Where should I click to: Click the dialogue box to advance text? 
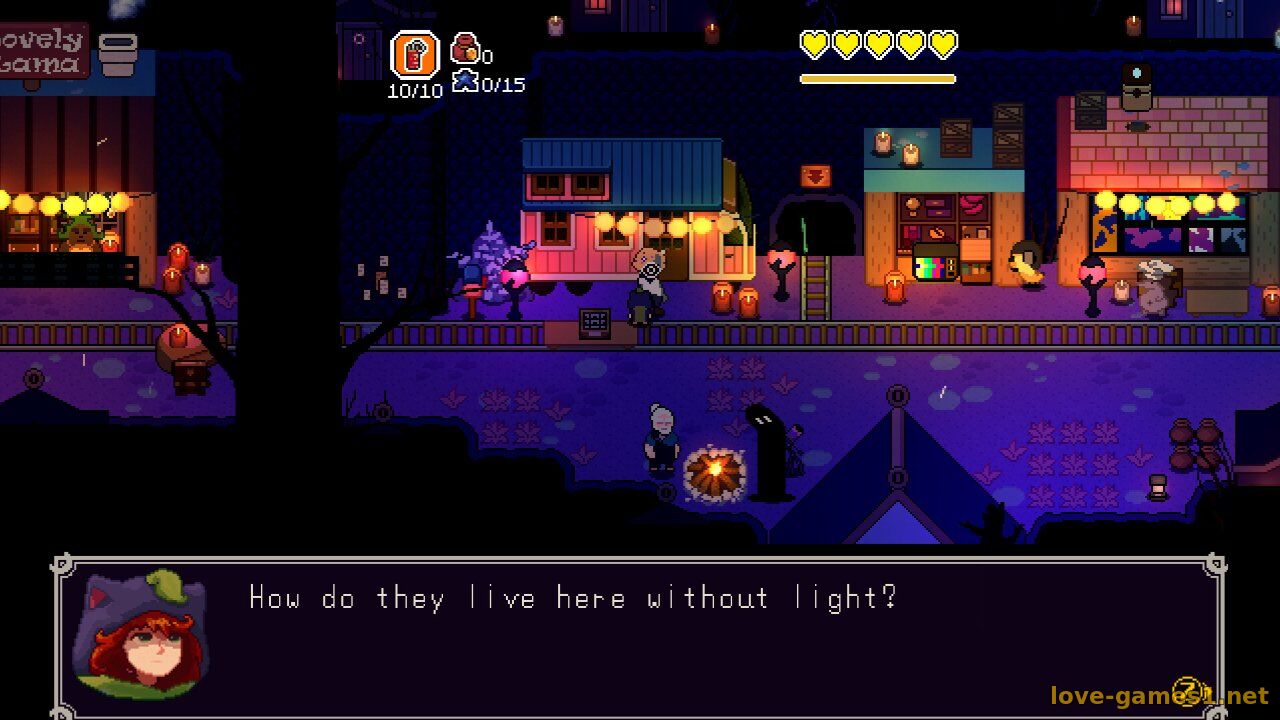[x=640, y=634]
